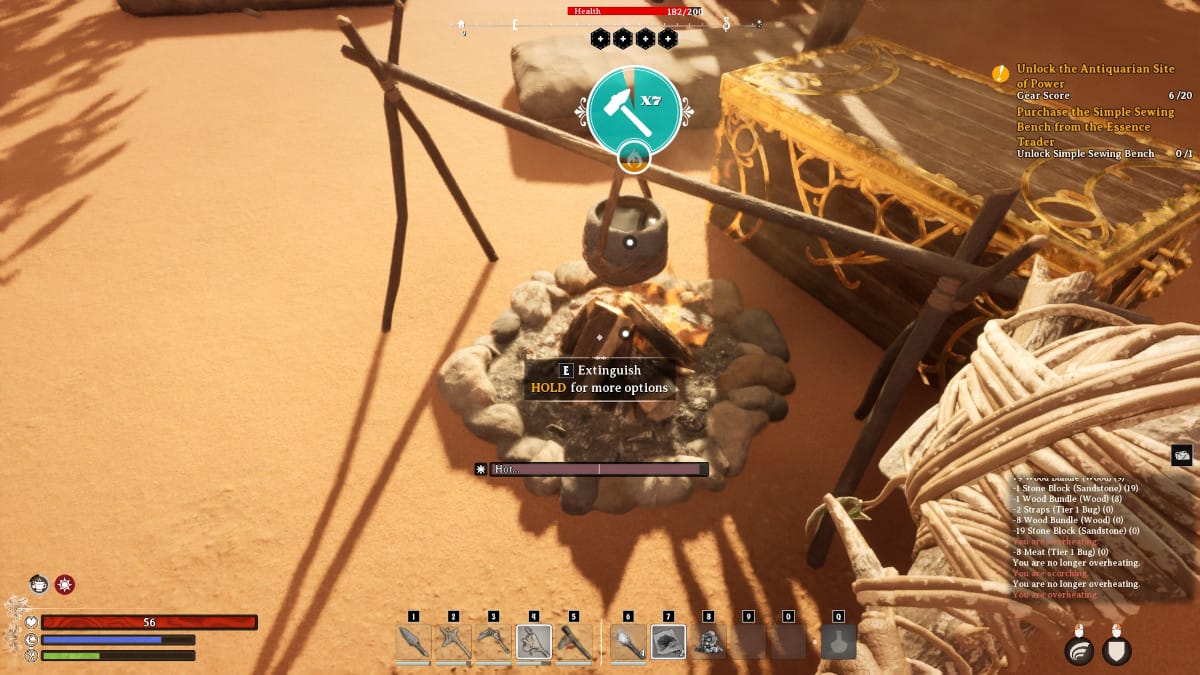Select the highlighted slot 4 tool
1200x675 pixels.
coord(534,641)
